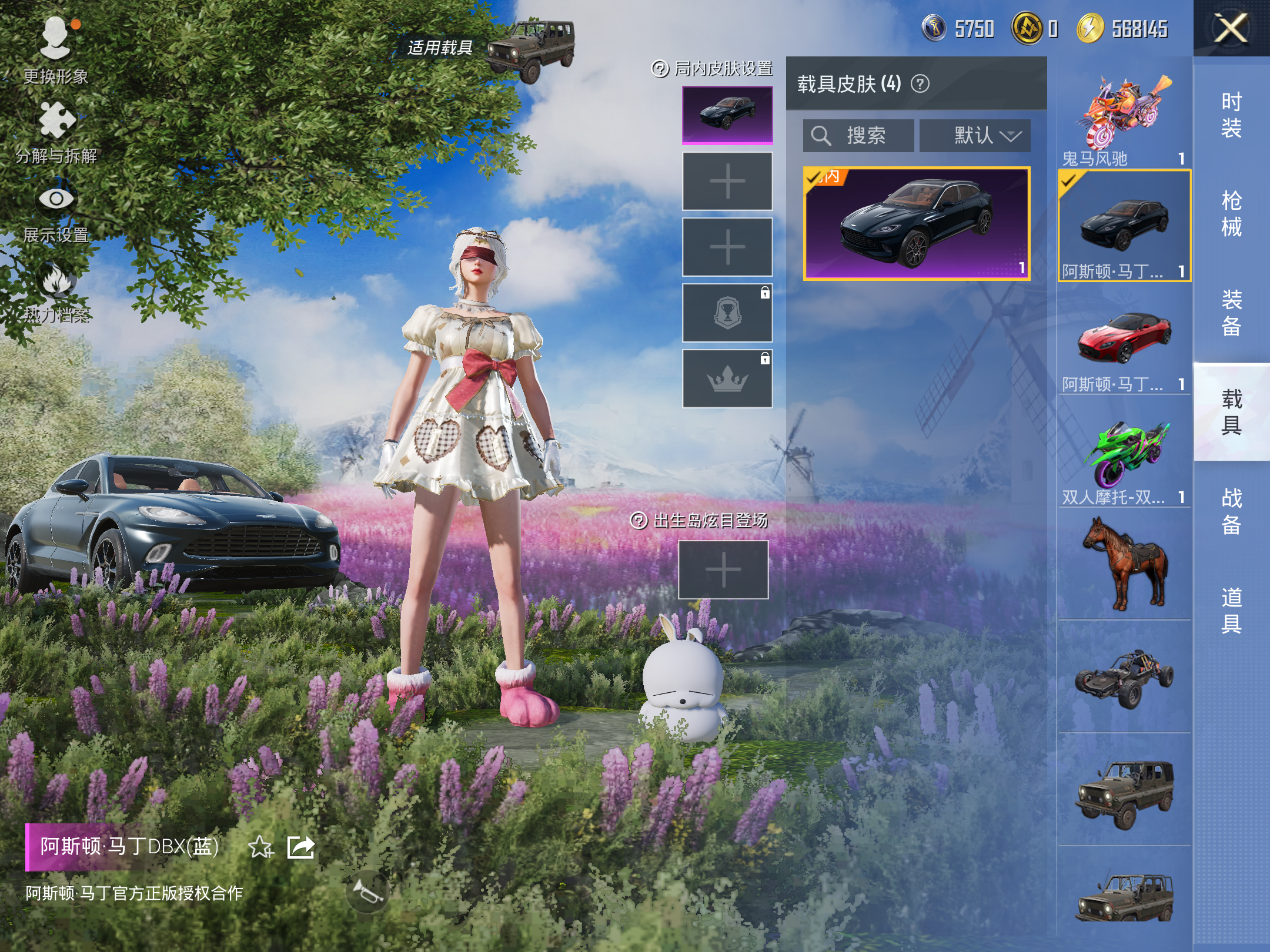Favorite the skin with the star icon
1270x952 pixels.
pyautogui.click(x=260, y=847)
